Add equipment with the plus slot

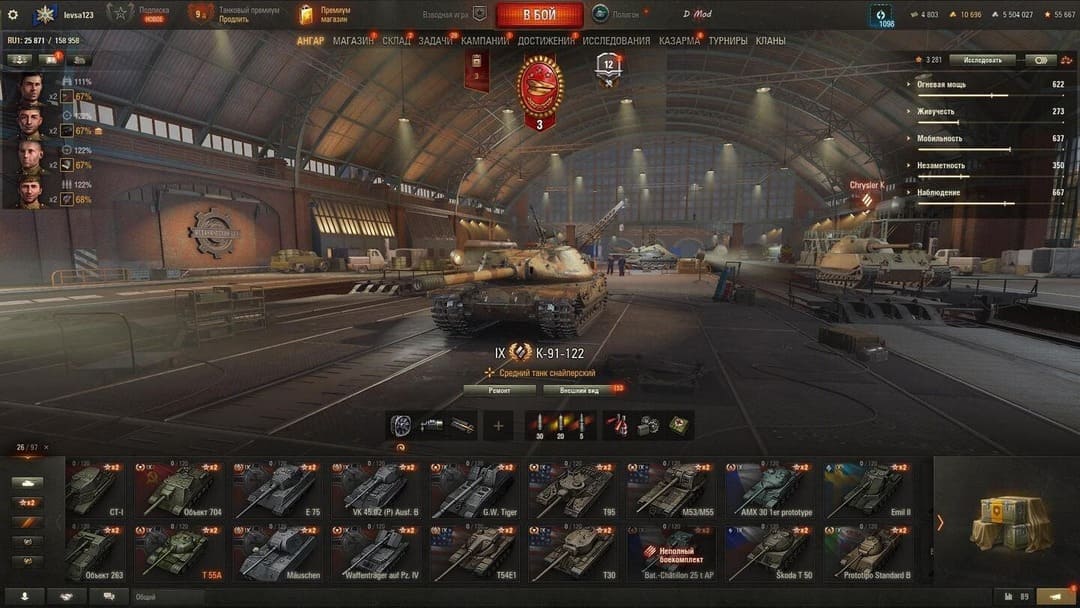click(498, 425)
